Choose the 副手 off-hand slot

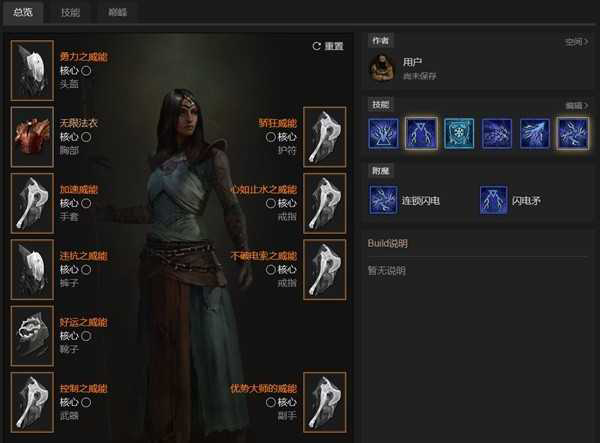pos(324,400)
